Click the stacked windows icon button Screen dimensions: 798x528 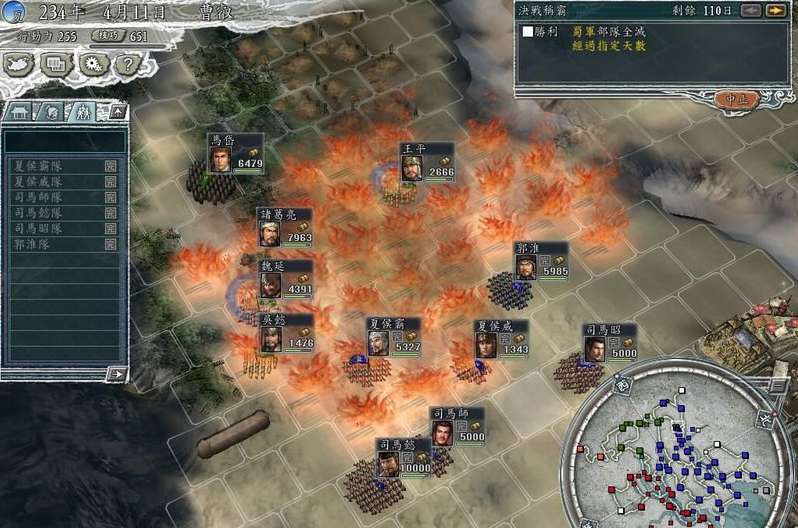pyautogui.click(x=57, y=64)
